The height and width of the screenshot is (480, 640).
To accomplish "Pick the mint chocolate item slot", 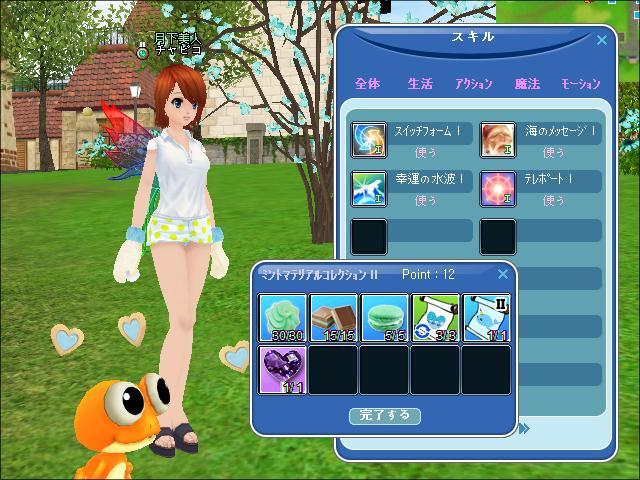I will pos(334,317).
